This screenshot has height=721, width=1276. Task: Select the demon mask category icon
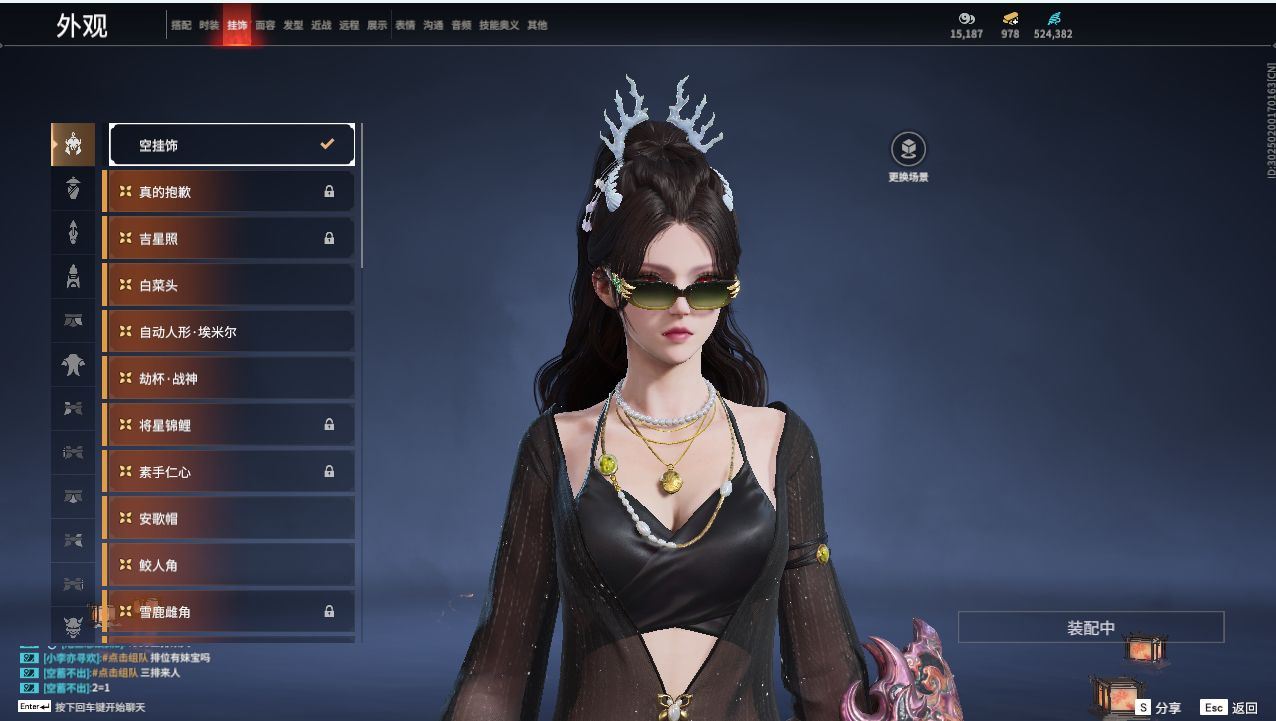pos(73,627)
